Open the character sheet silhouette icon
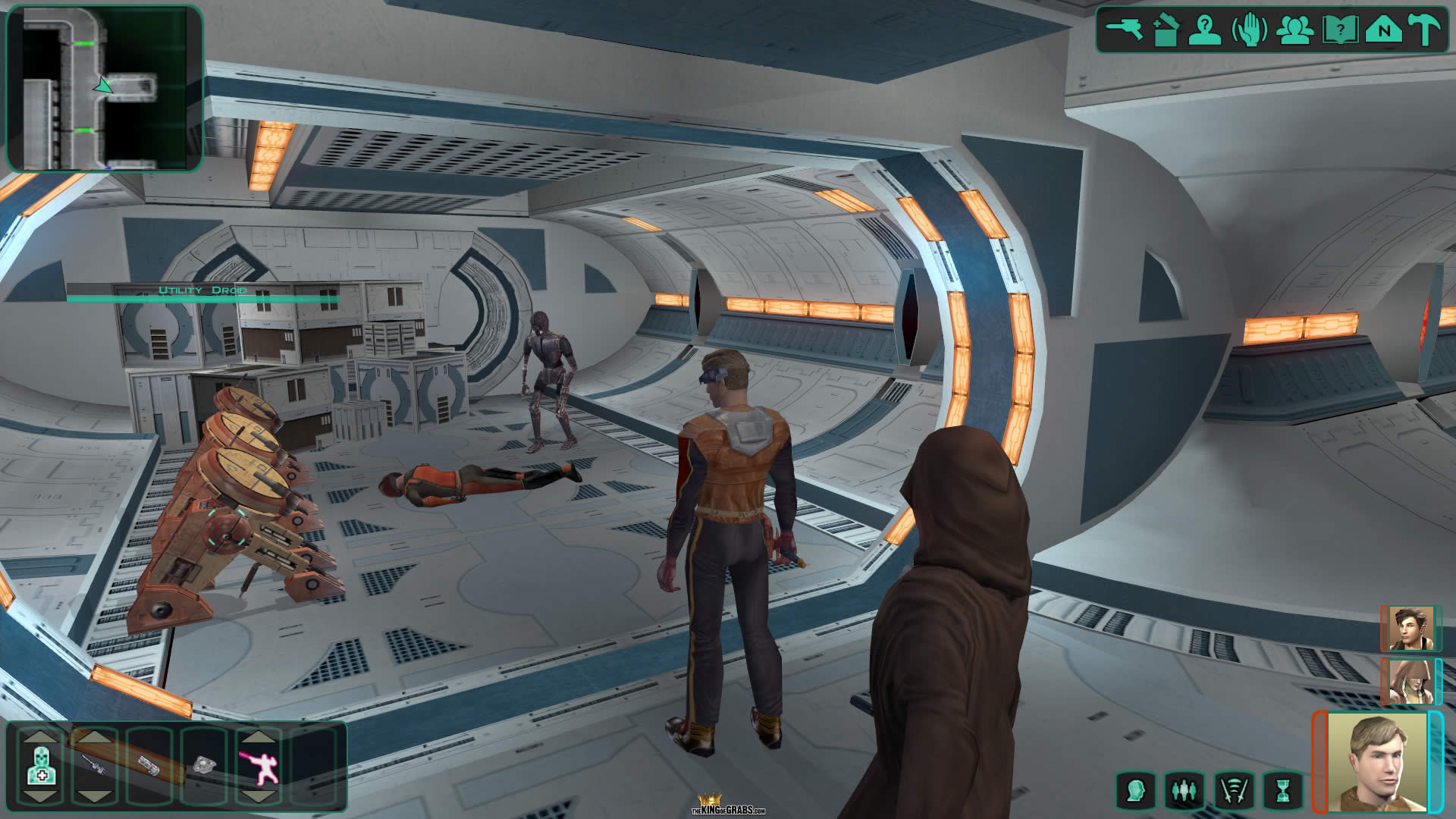Viewport: 1456px width, 819px height. tap(1204, 30)
